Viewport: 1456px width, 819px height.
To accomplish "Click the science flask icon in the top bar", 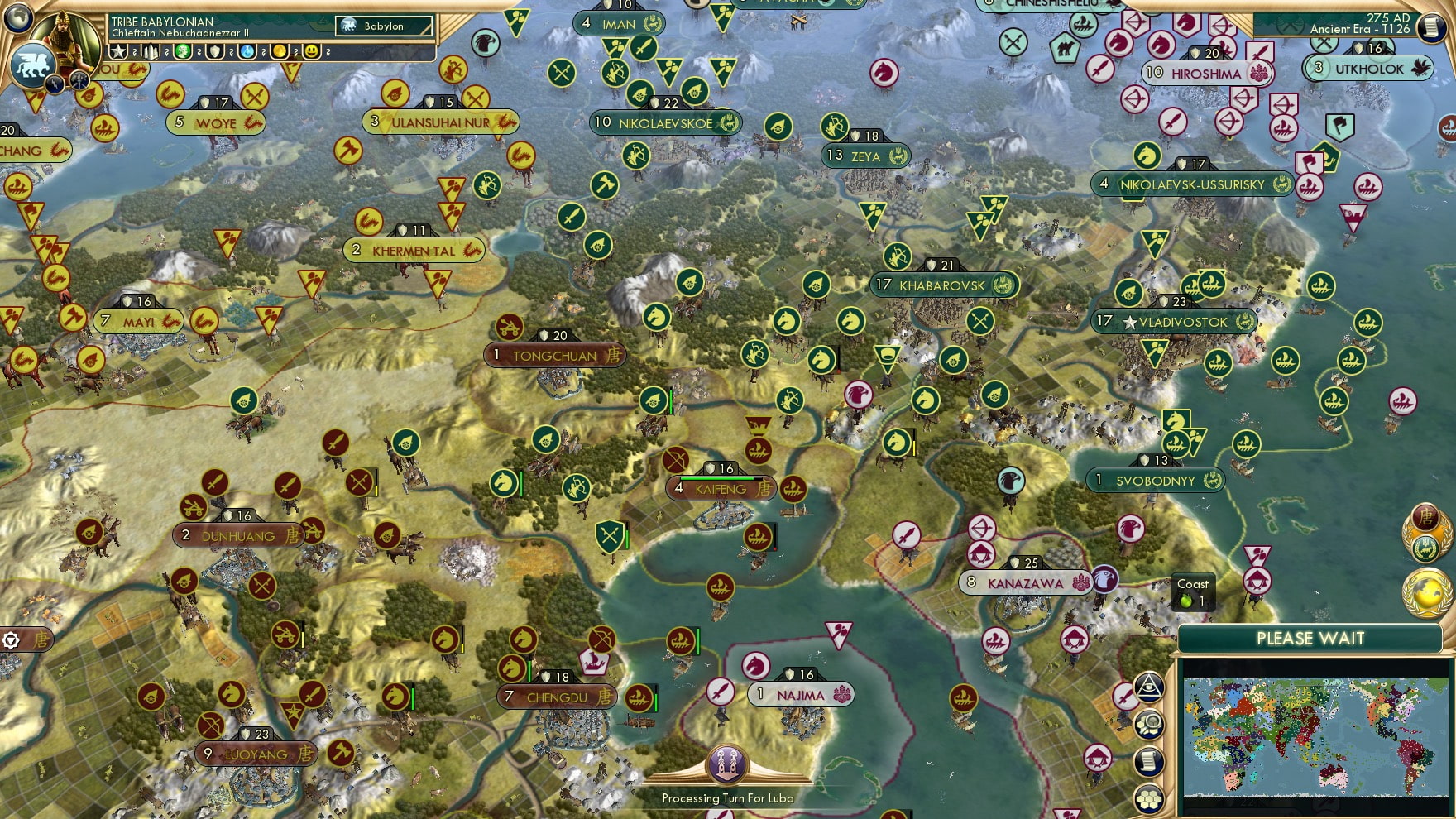I will click(247, 52).
